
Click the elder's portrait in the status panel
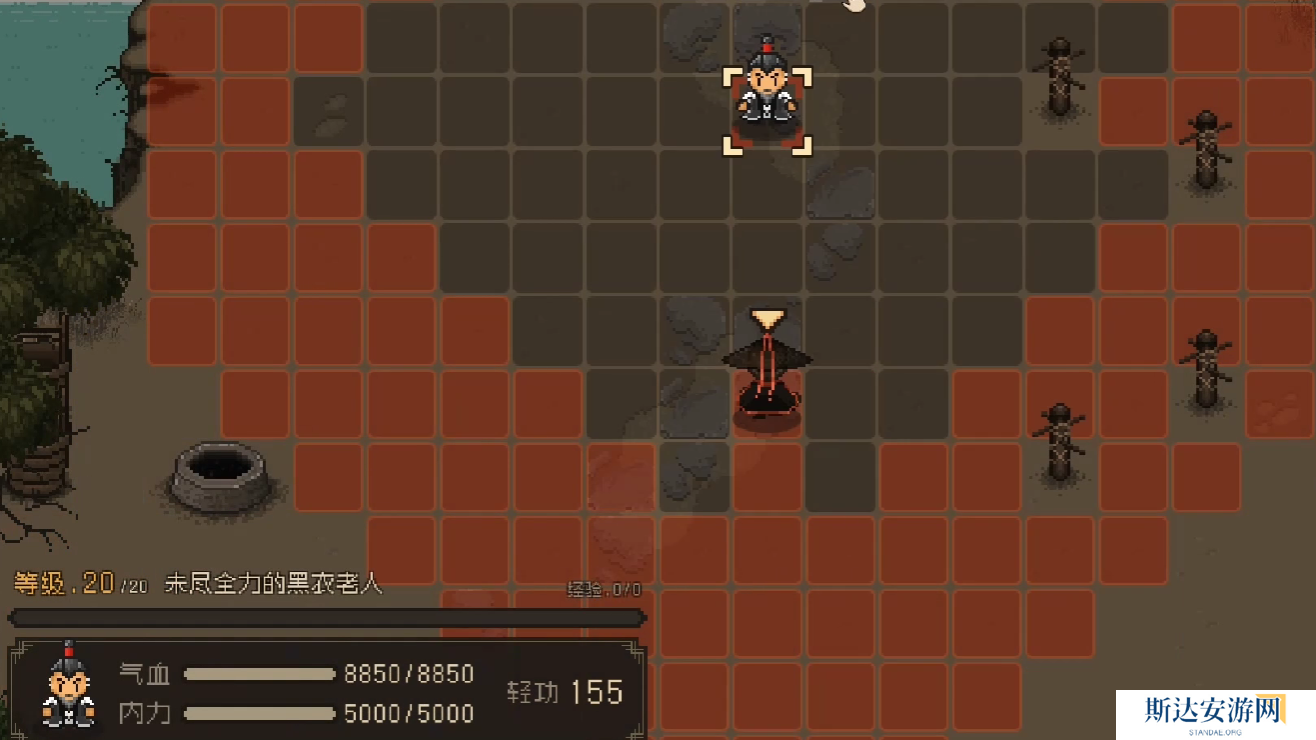pyautogui.click(x=68, y=686)
